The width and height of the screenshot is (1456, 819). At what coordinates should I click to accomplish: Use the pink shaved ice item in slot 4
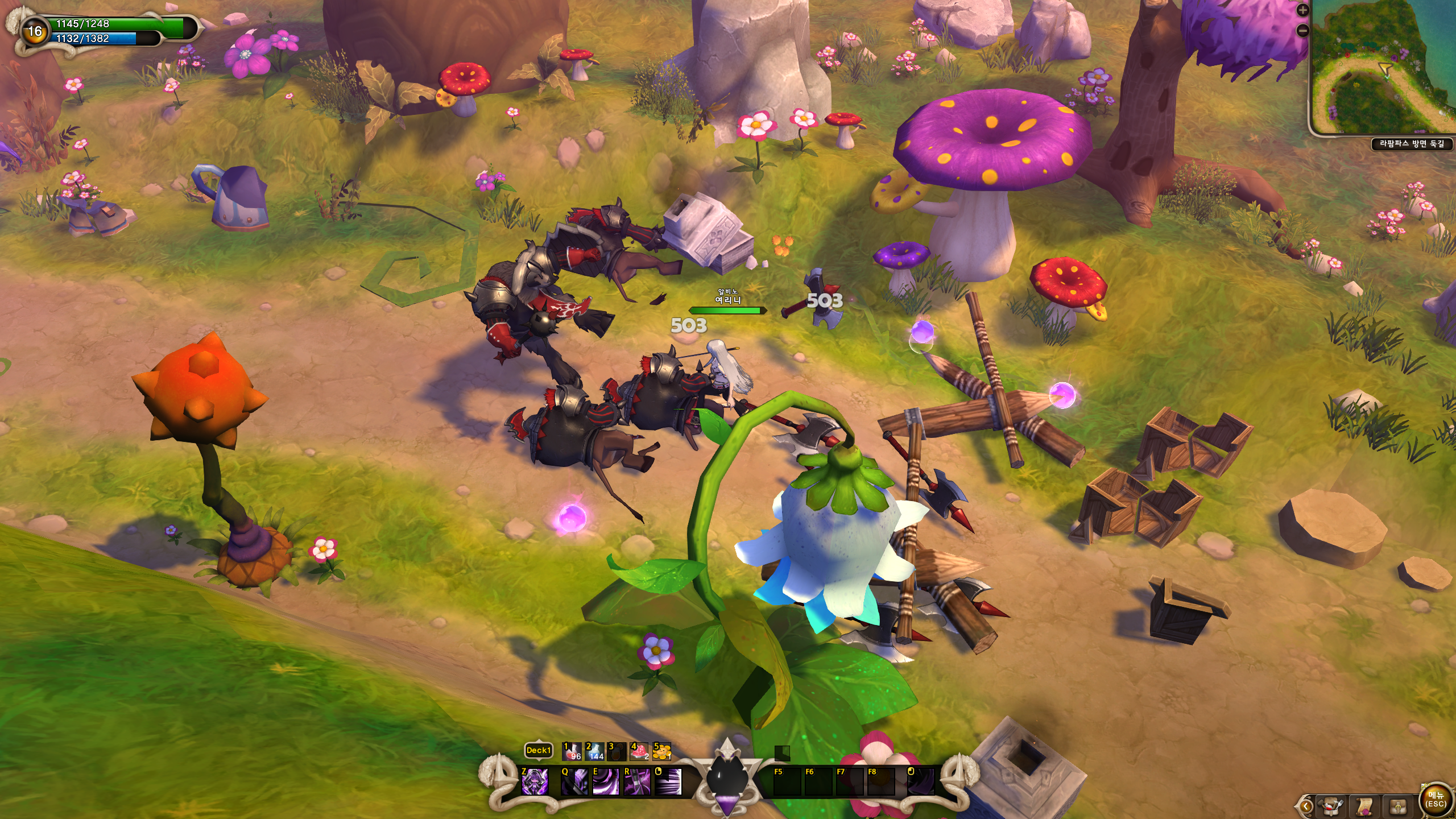639,751
